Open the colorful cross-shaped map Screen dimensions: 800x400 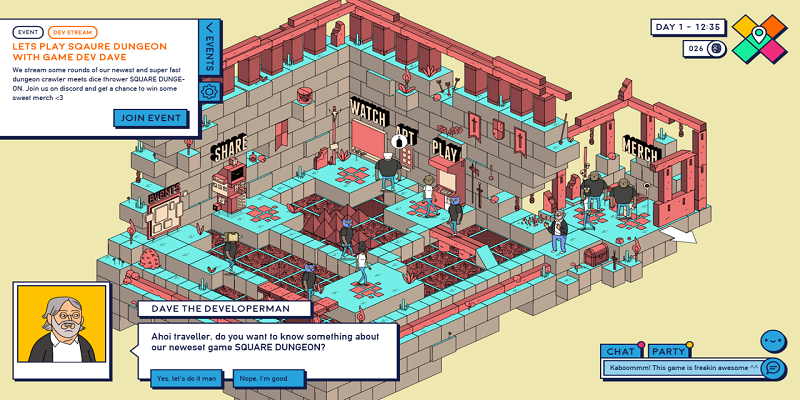point(759,39)
